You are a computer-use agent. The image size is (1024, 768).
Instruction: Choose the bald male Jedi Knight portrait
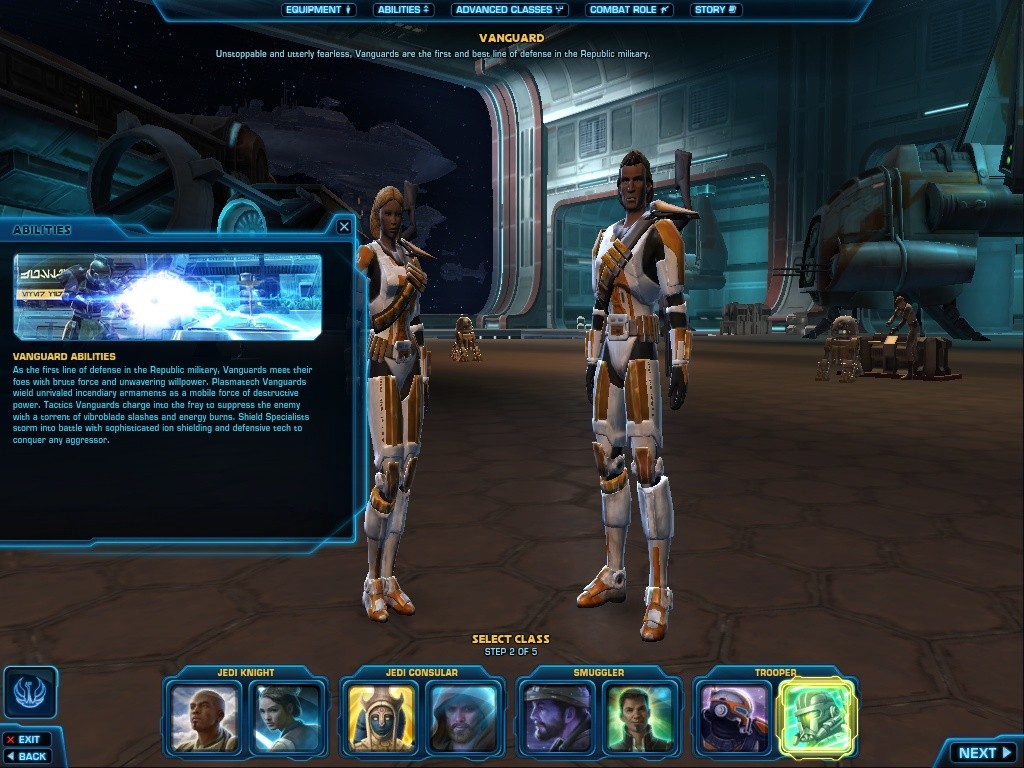206,716
